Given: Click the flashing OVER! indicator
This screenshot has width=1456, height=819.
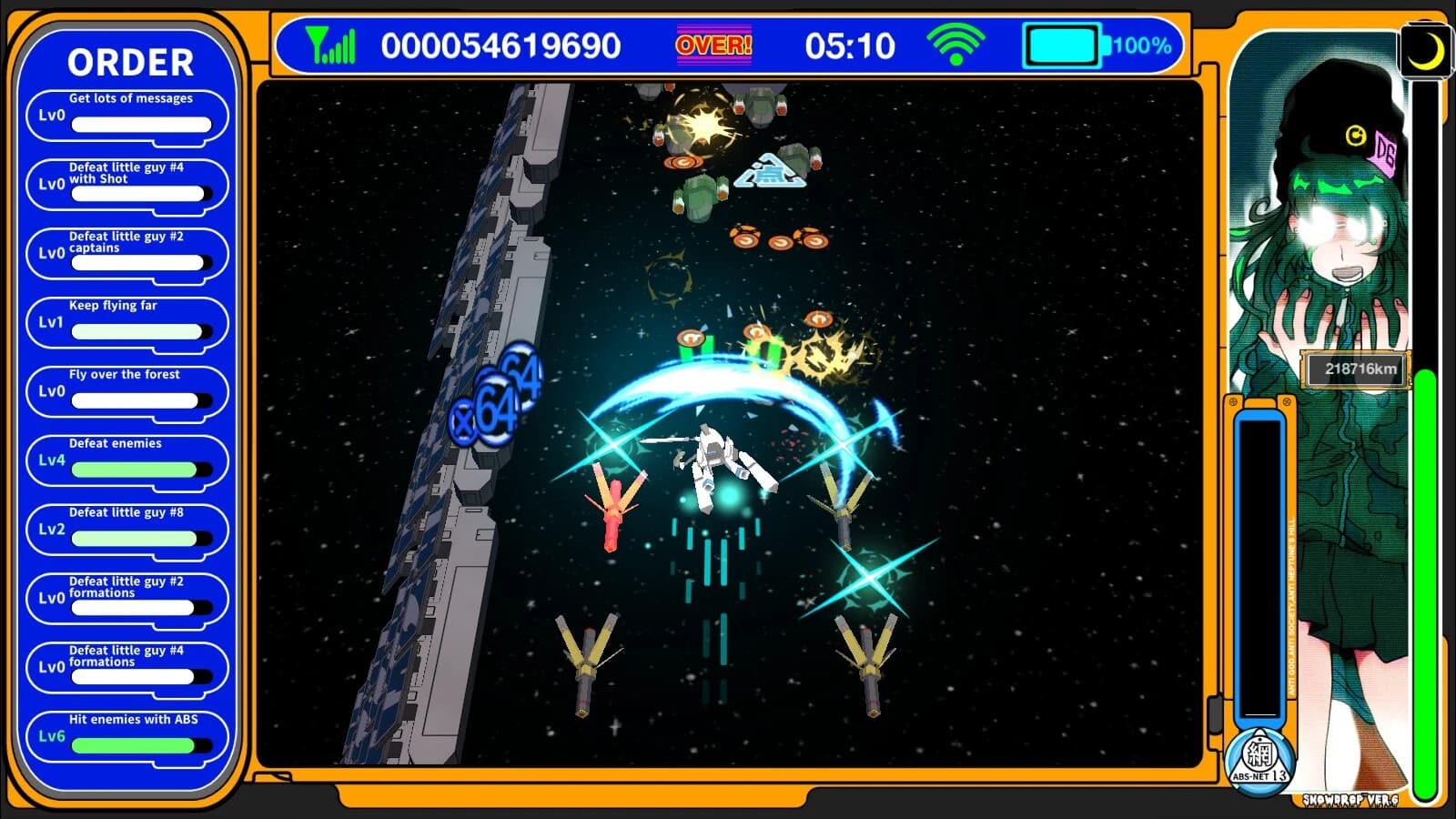Looking at the screenshot, I should pos(713,43).
